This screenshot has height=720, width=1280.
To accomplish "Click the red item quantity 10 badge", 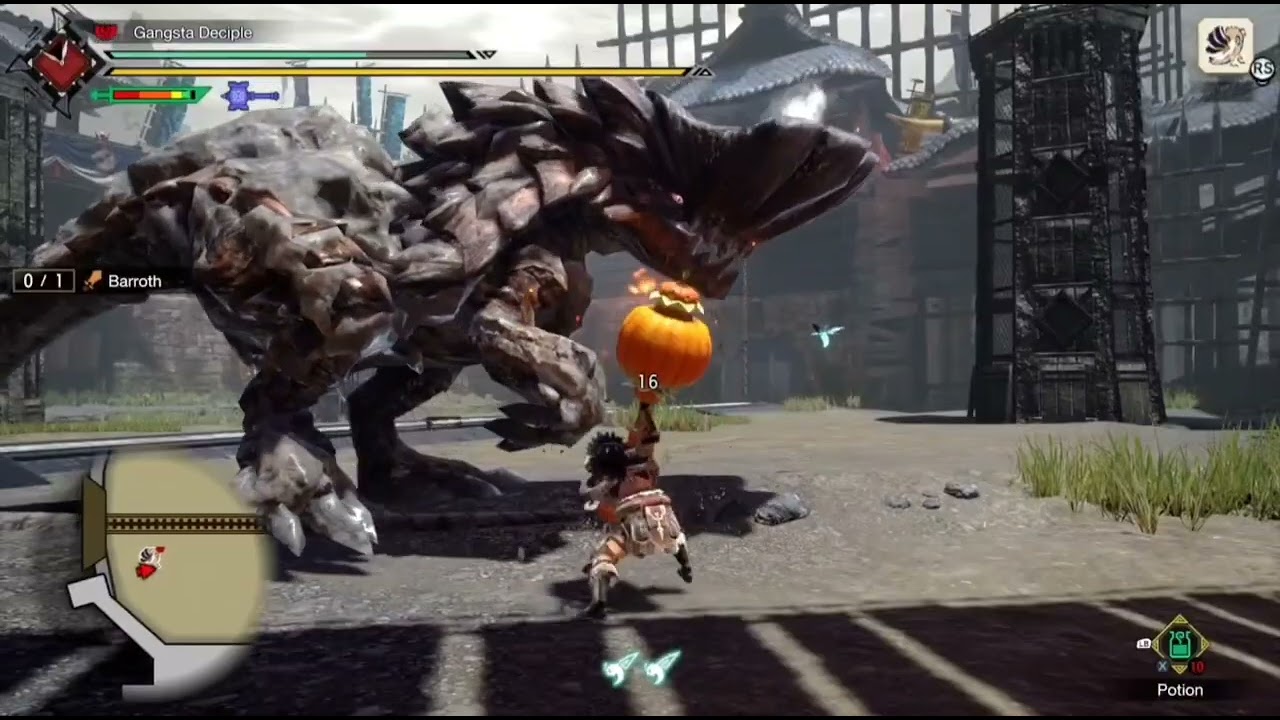I will tap(1197, 666).
